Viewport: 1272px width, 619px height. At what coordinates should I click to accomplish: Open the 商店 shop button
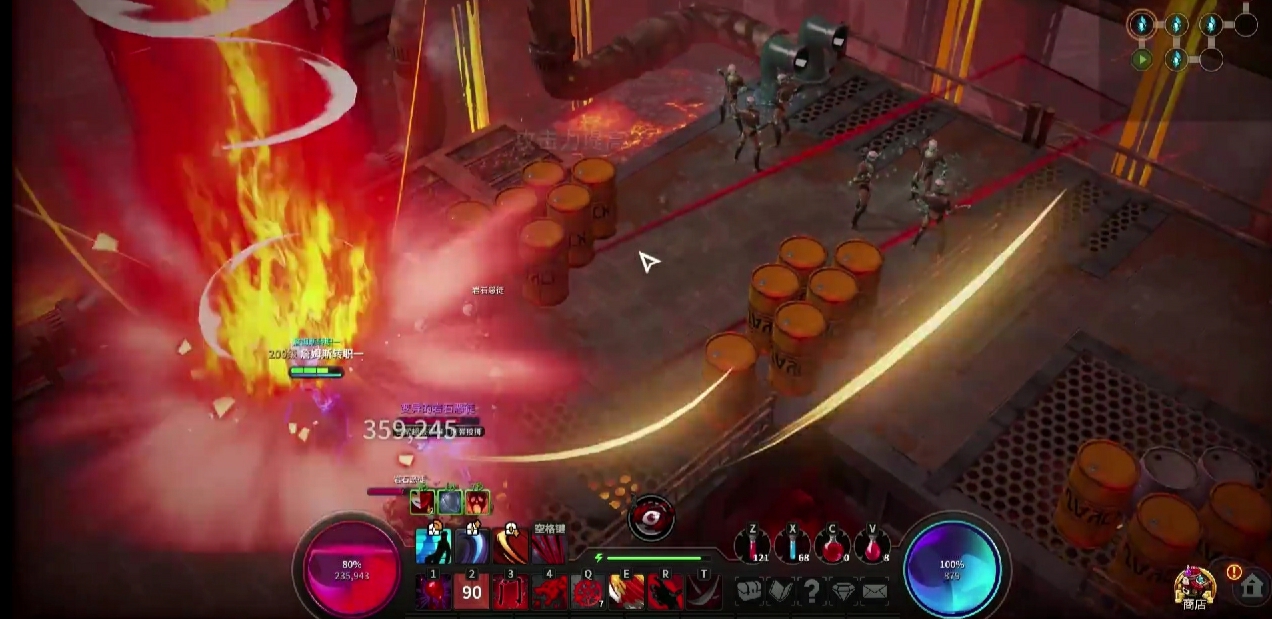(1195, 587)
